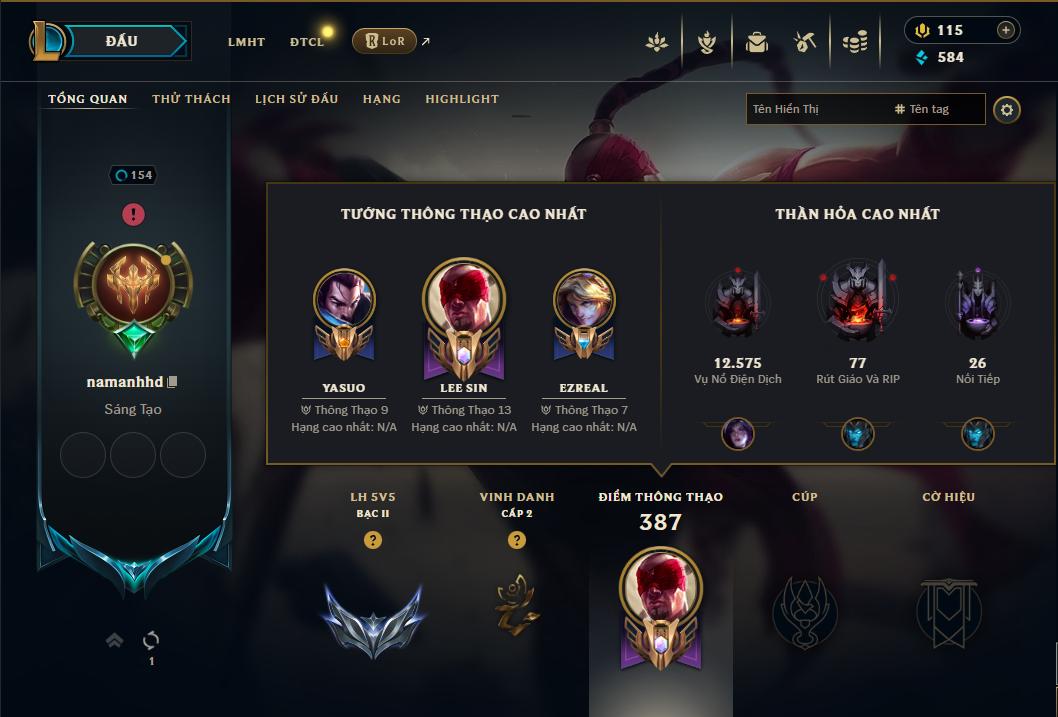Open the backpack collection icon
The width and height of the screenshot is (1058, 717).
click(757, 42)
